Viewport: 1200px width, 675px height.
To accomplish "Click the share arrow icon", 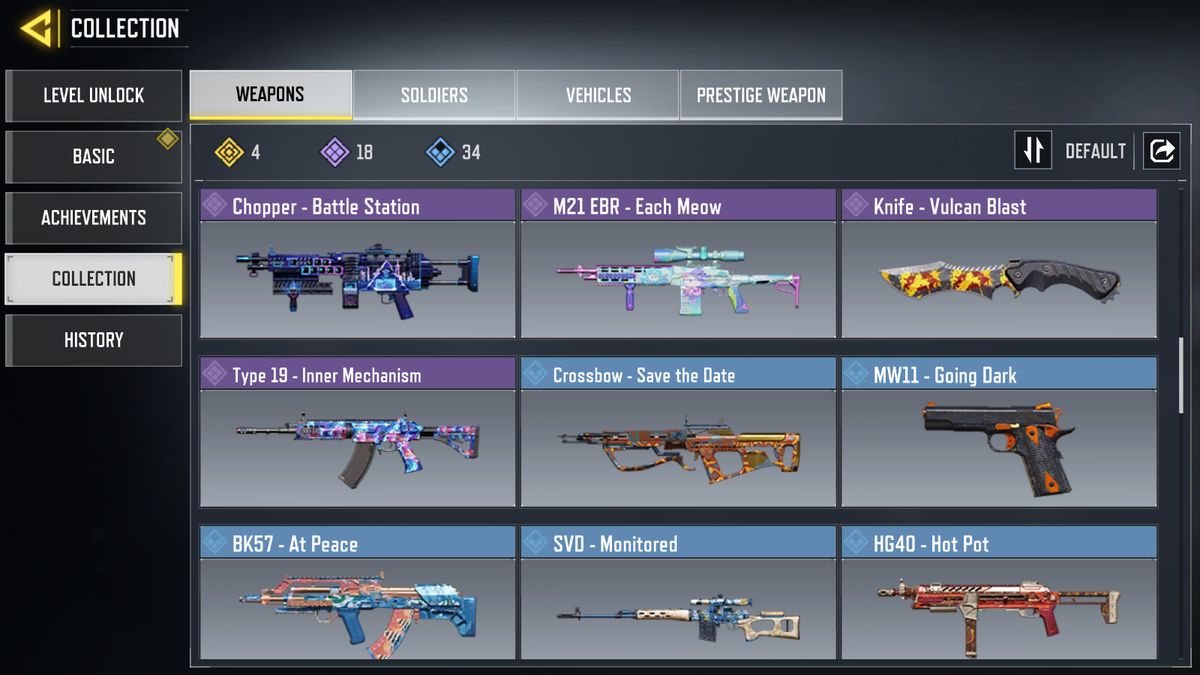I will 1162,151.
